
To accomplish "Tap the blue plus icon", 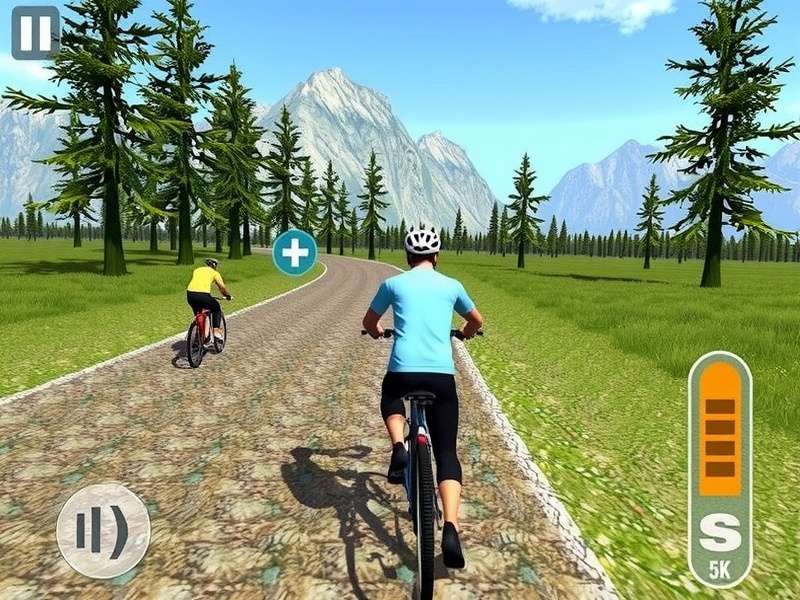I will (295, 252).
